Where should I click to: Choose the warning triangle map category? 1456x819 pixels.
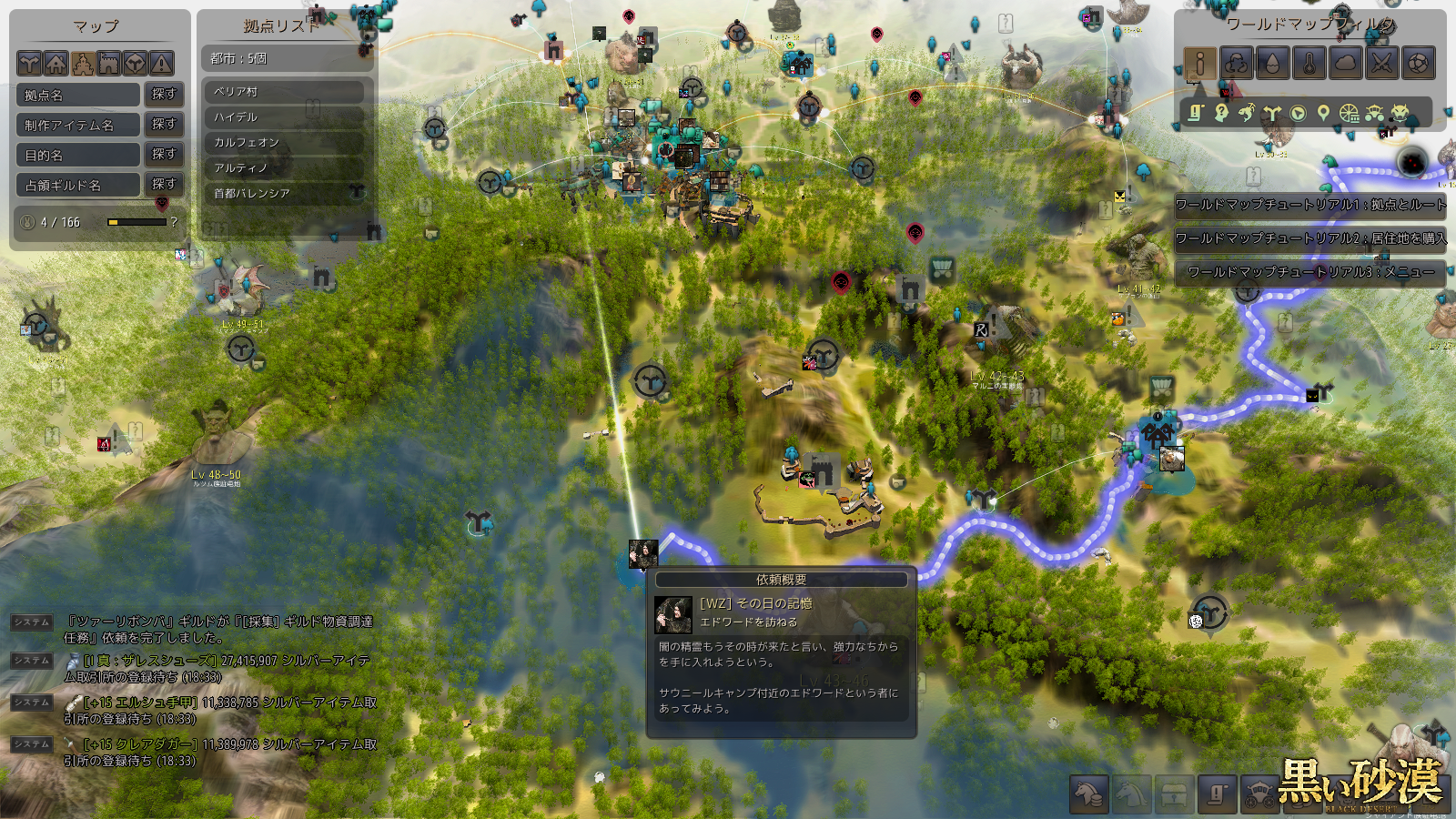point(161,63)
